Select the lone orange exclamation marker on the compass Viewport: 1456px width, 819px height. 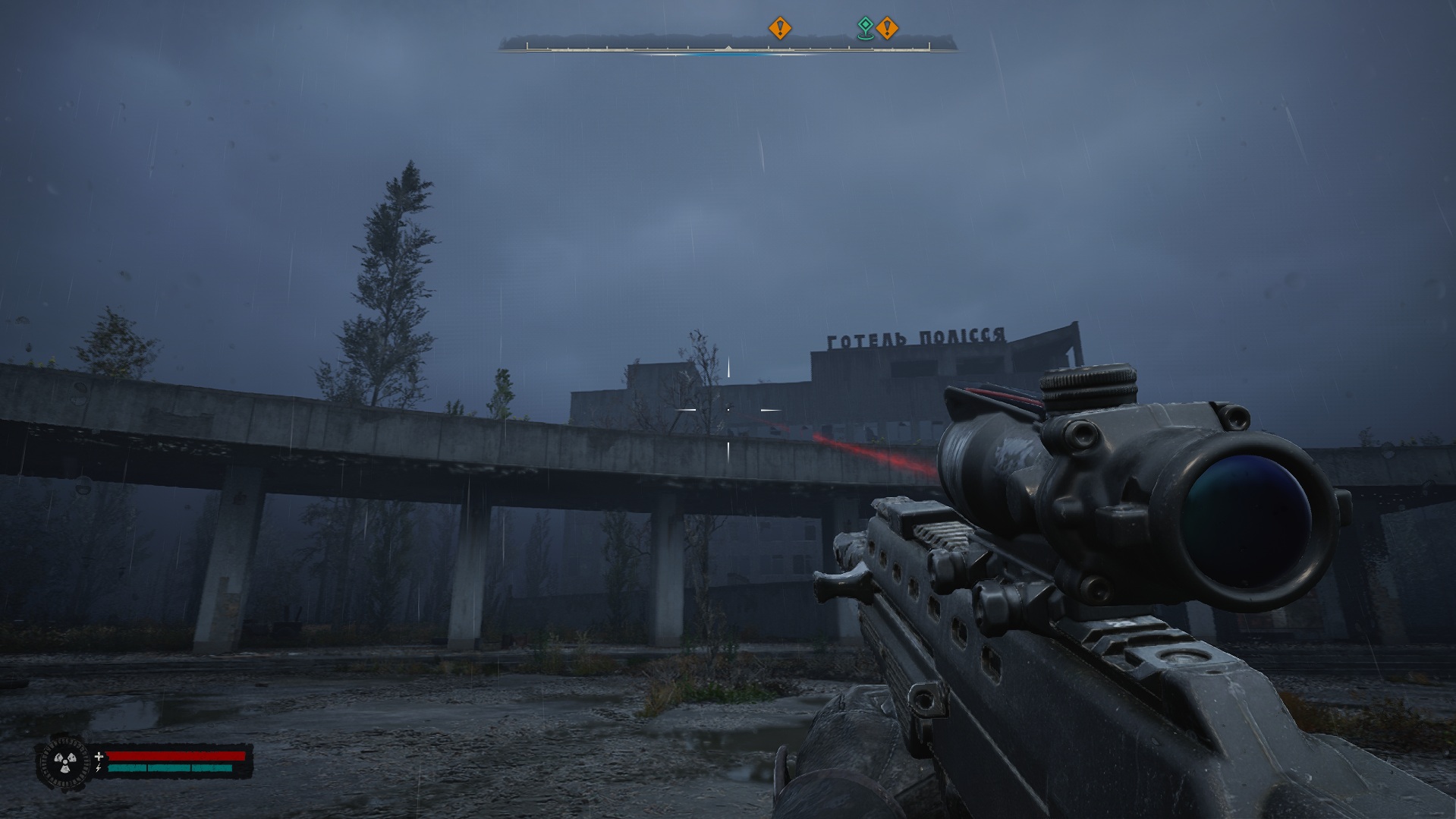779,29
